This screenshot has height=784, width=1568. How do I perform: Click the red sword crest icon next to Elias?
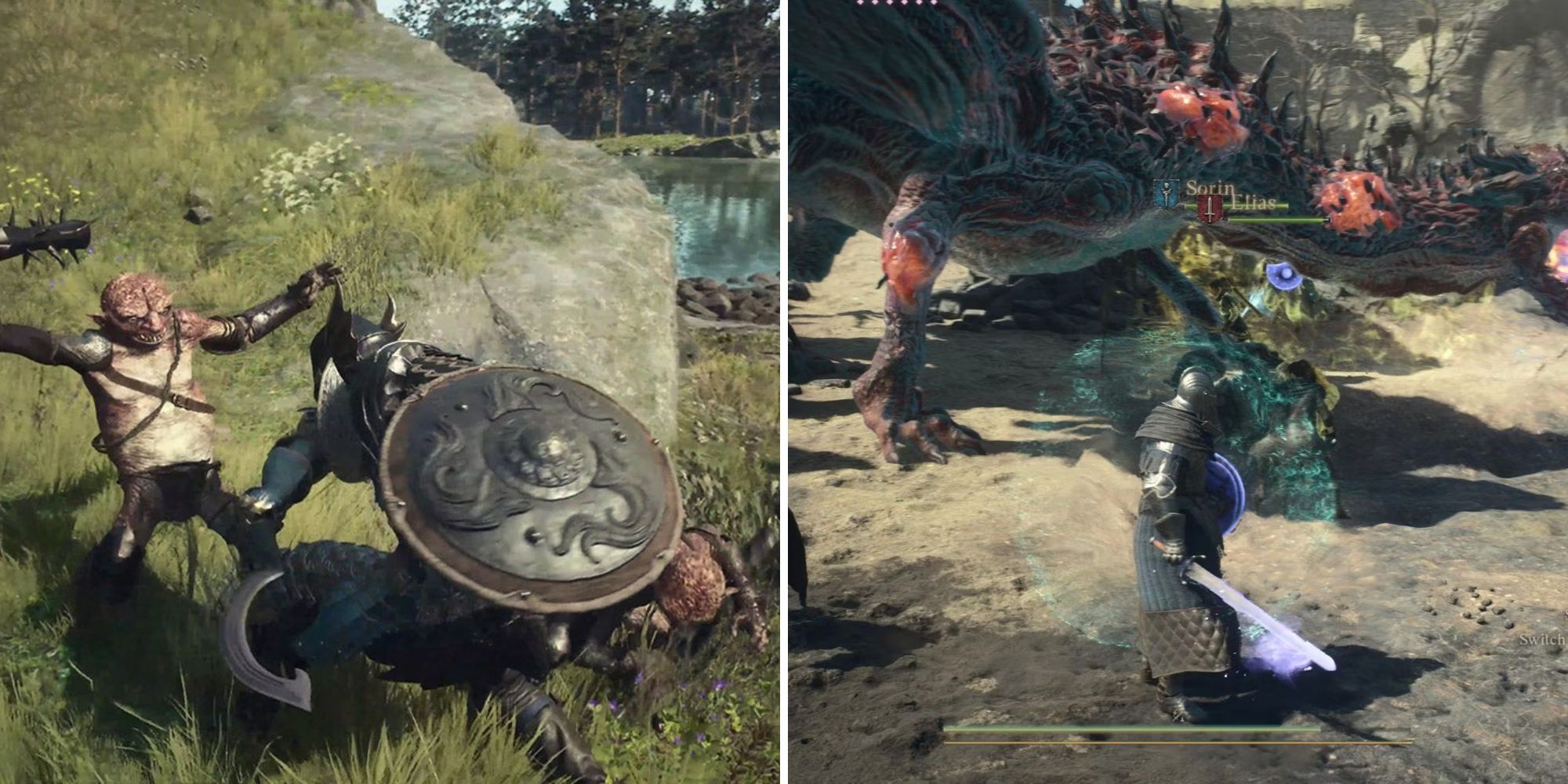1208,208
